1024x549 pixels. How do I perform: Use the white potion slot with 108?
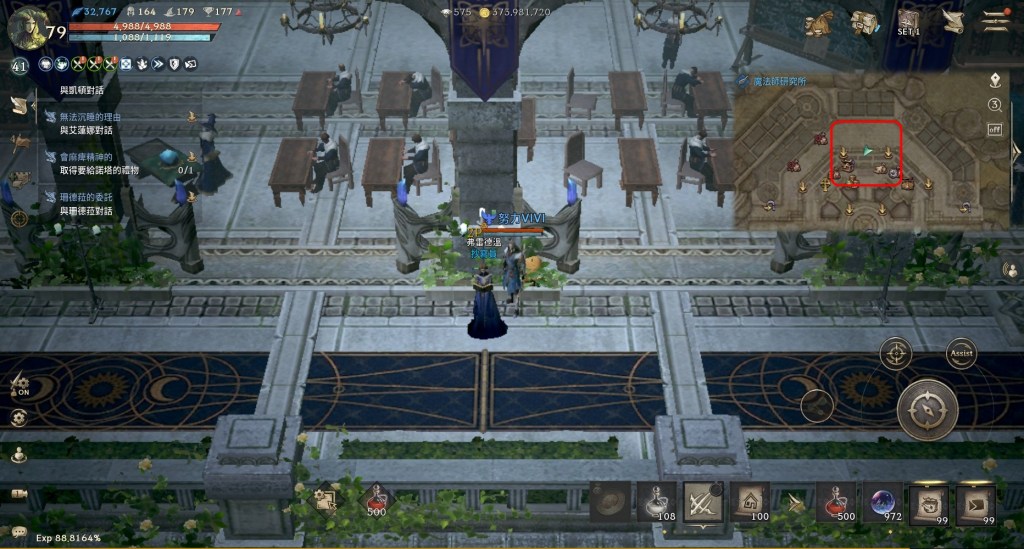click(x=657, y=500)
